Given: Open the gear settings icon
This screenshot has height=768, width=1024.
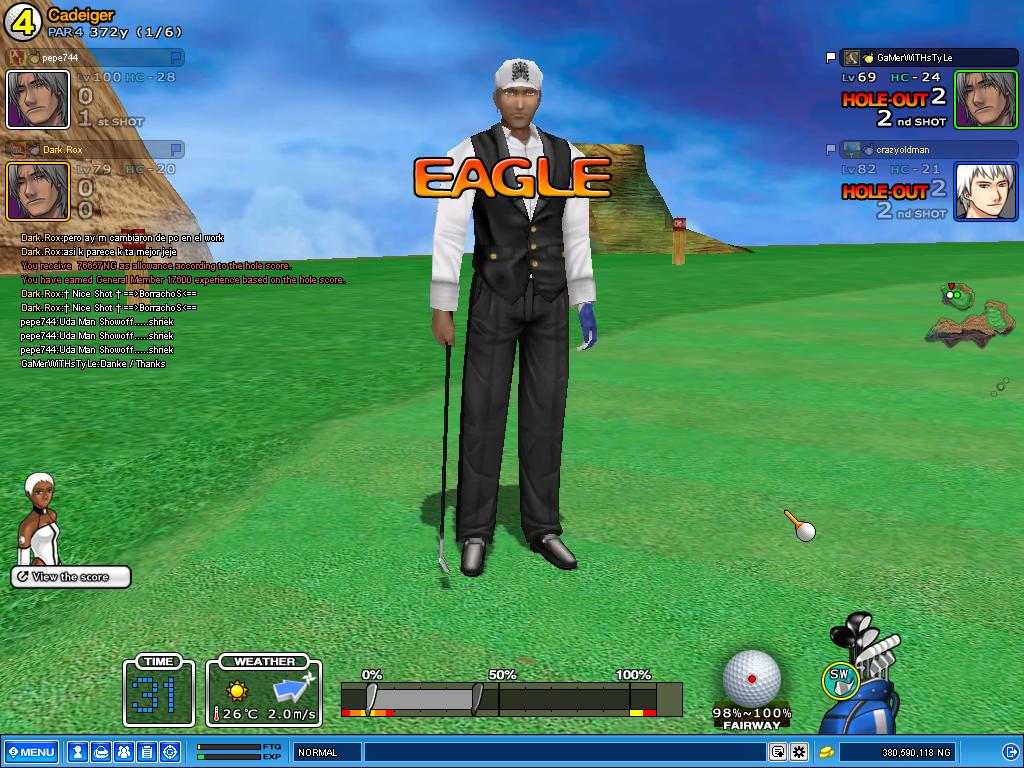Looking at the screenshot, I should 799,752.
